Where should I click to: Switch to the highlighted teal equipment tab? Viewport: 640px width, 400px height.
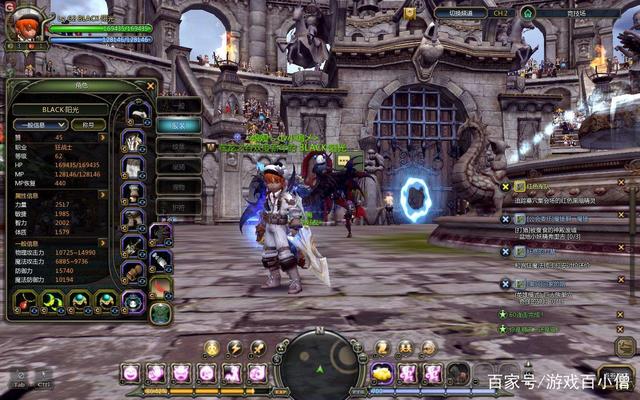pos(178,126)
